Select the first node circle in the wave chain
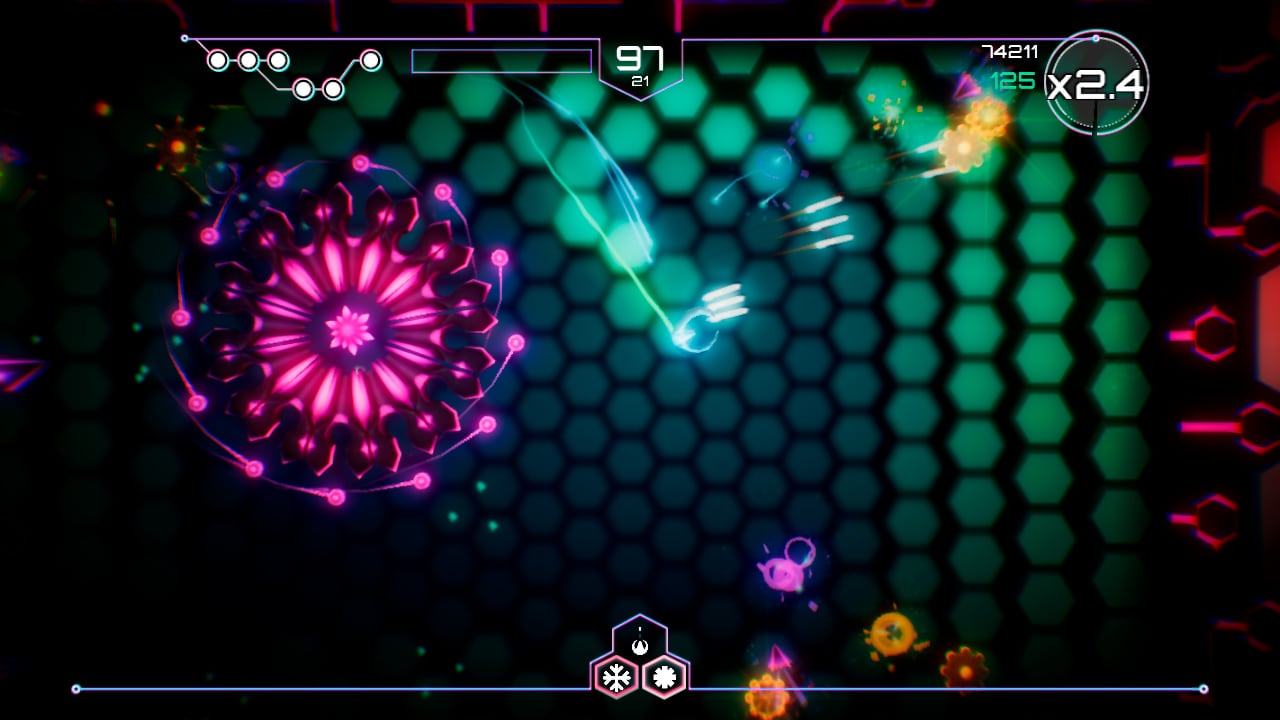This screenshot has width=1280, height=720. [217, 60]
